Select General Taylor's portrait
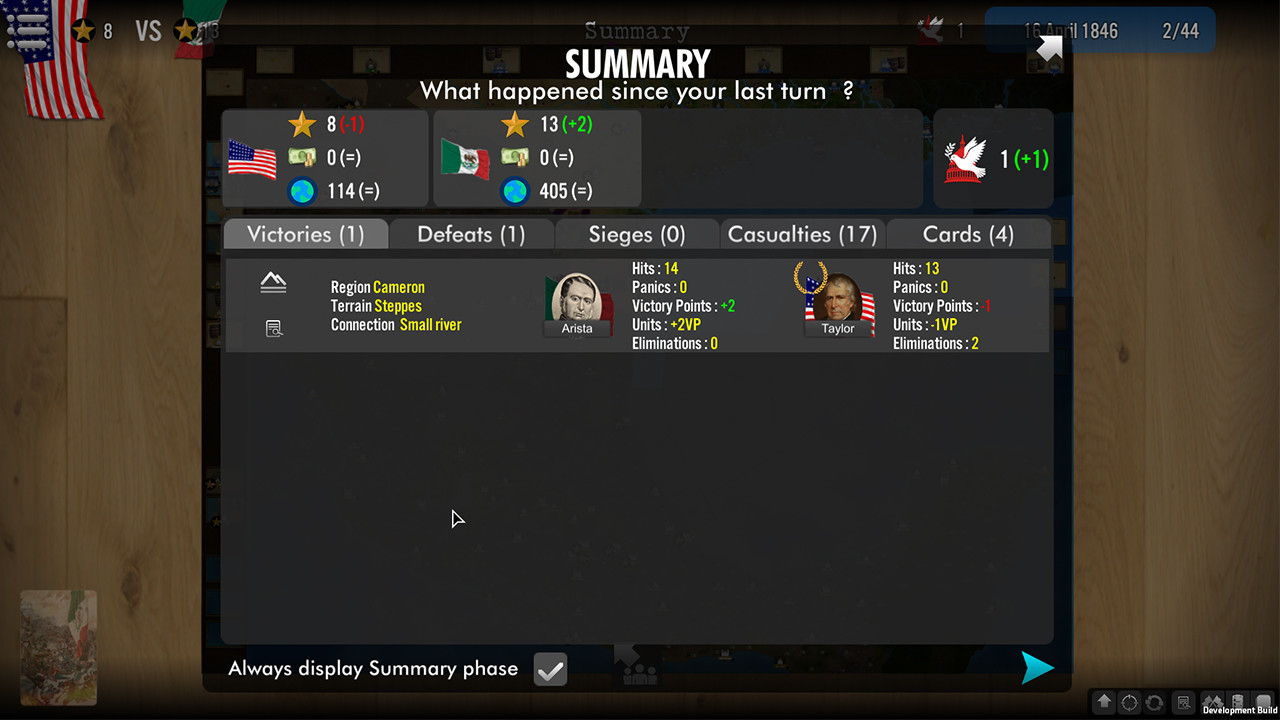This screenshot has height=720, width=1280. pos(838,304)
